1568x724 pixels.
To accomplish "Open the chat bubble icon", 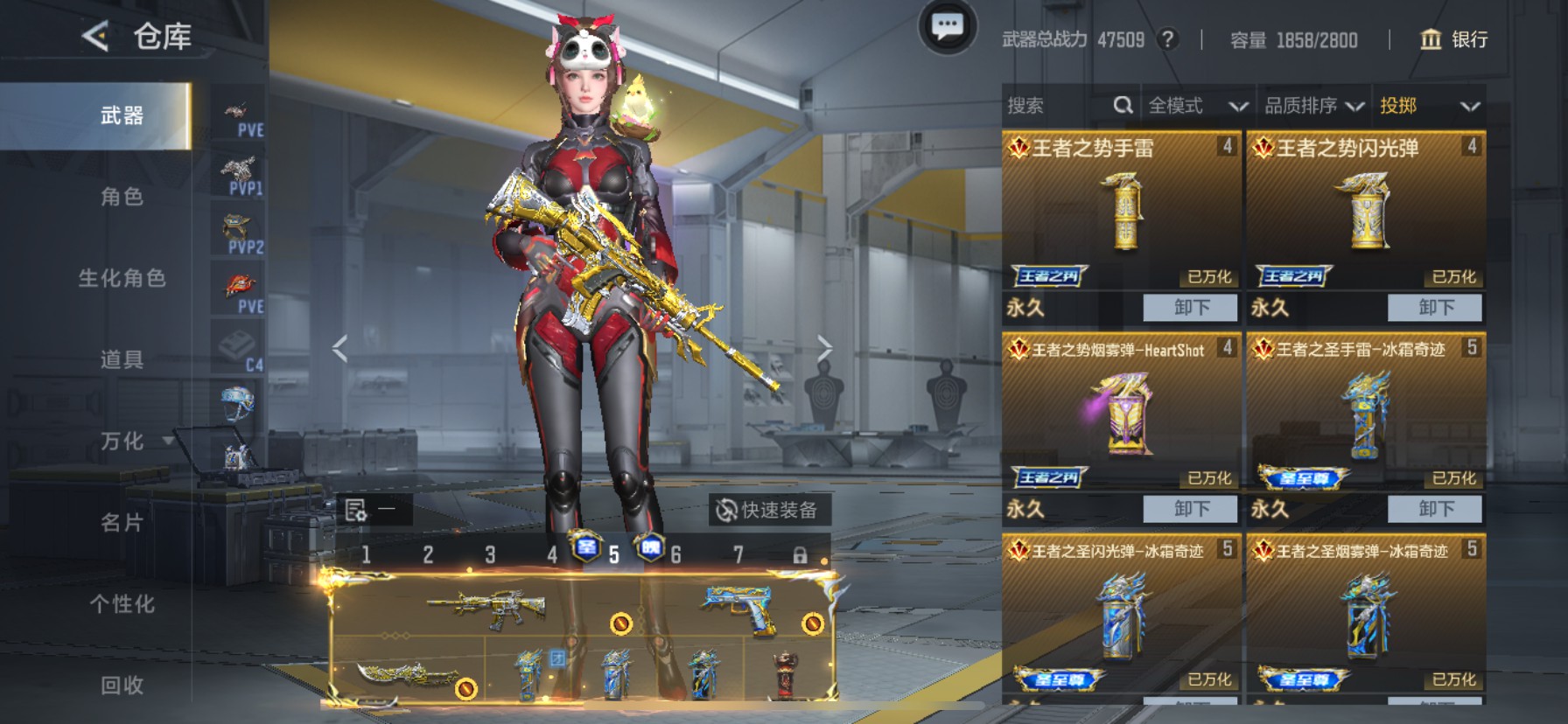I will tap(947, 27).
